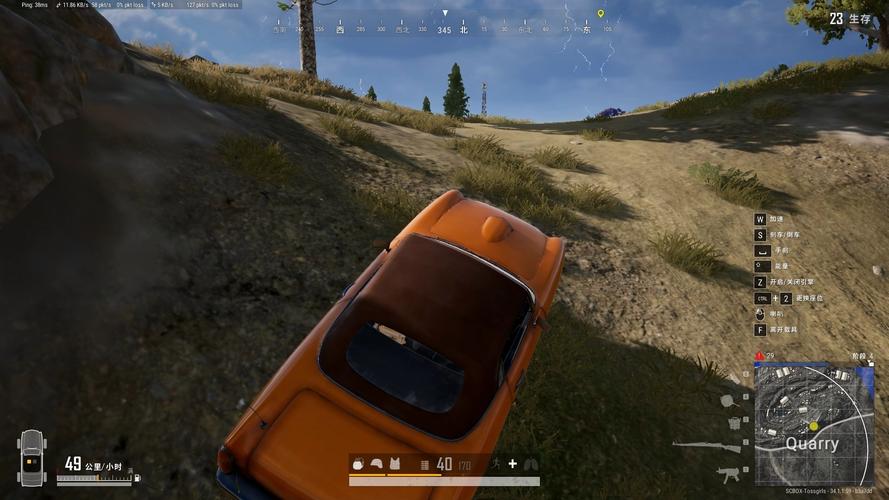Select the frying pan melee slot
The image size is (889, 500).
coord(728,400)
